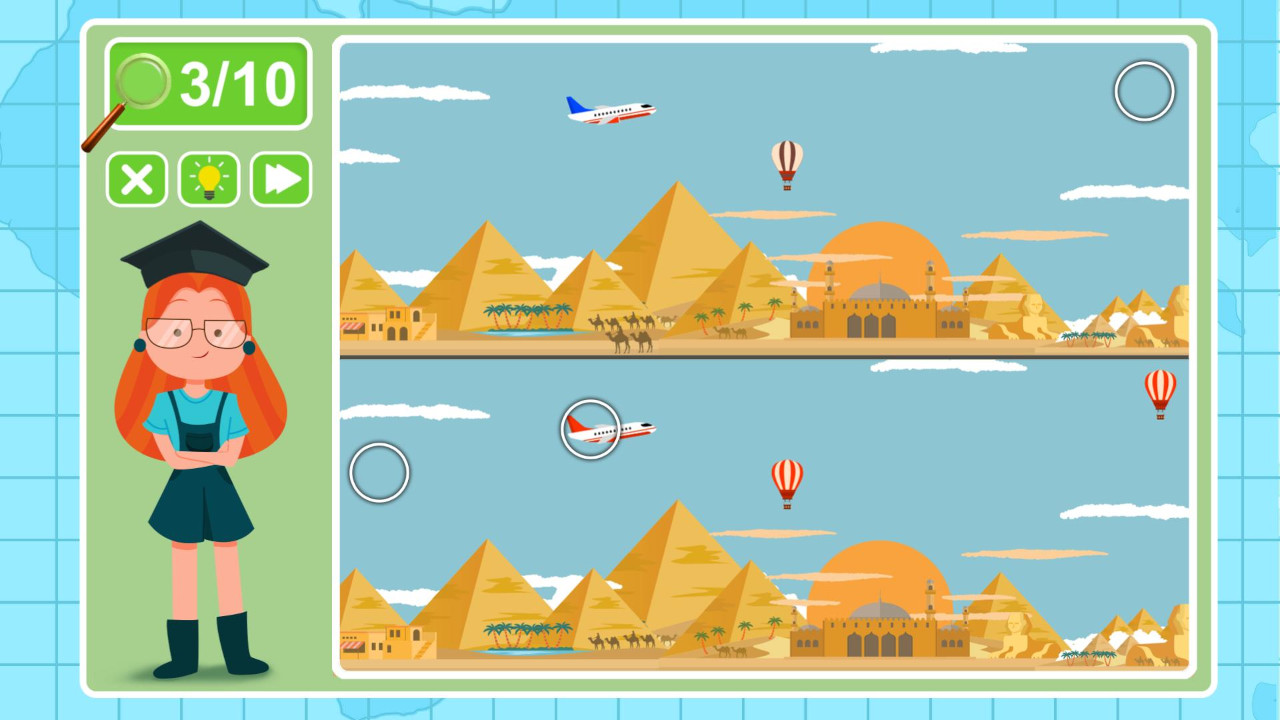
Task: Click the mosque dome in the top scene
Action: click(x=878, y=290)
